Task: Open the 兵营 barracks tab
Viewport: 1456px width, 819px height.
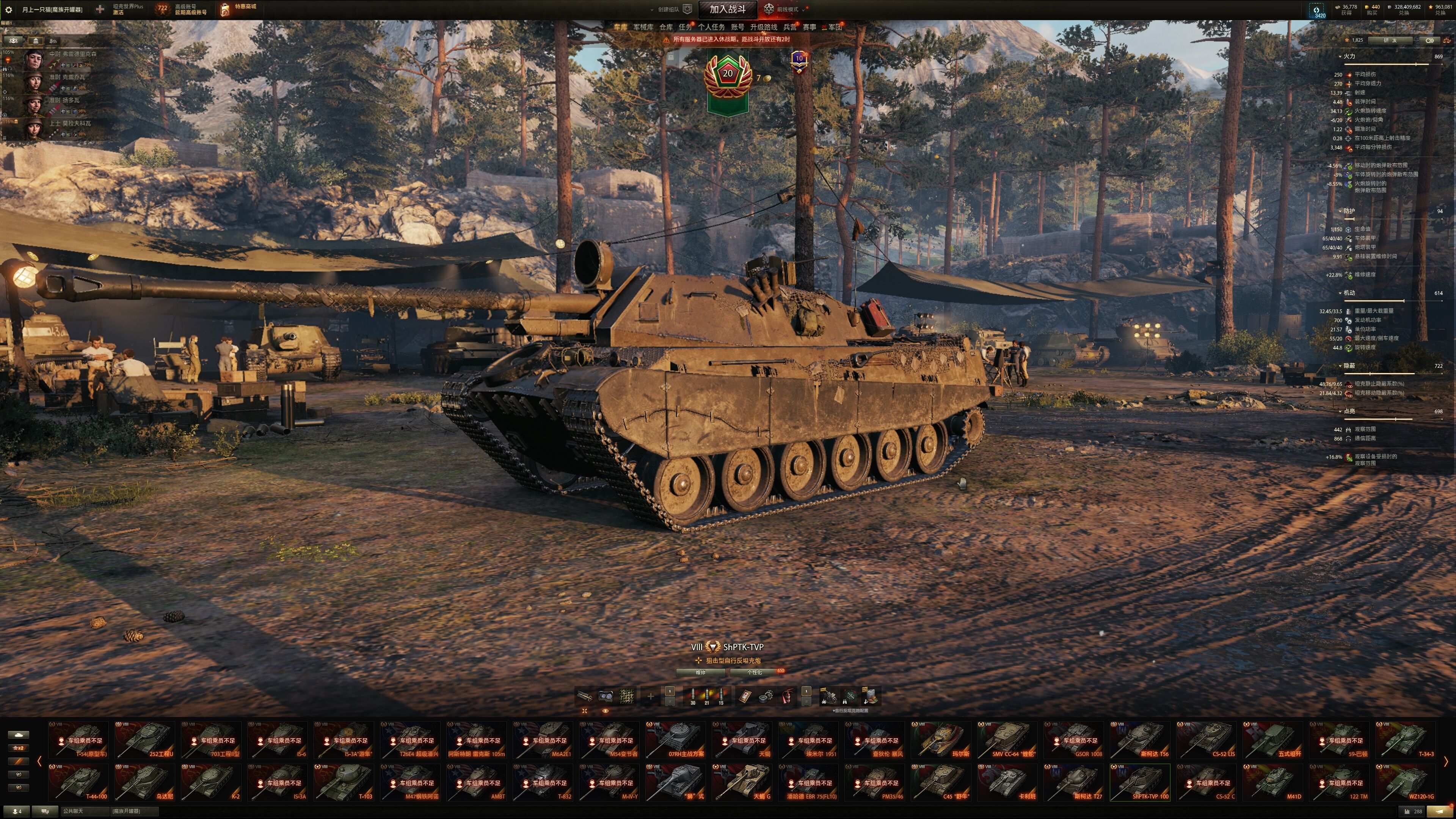Action: tap(789, 27)
